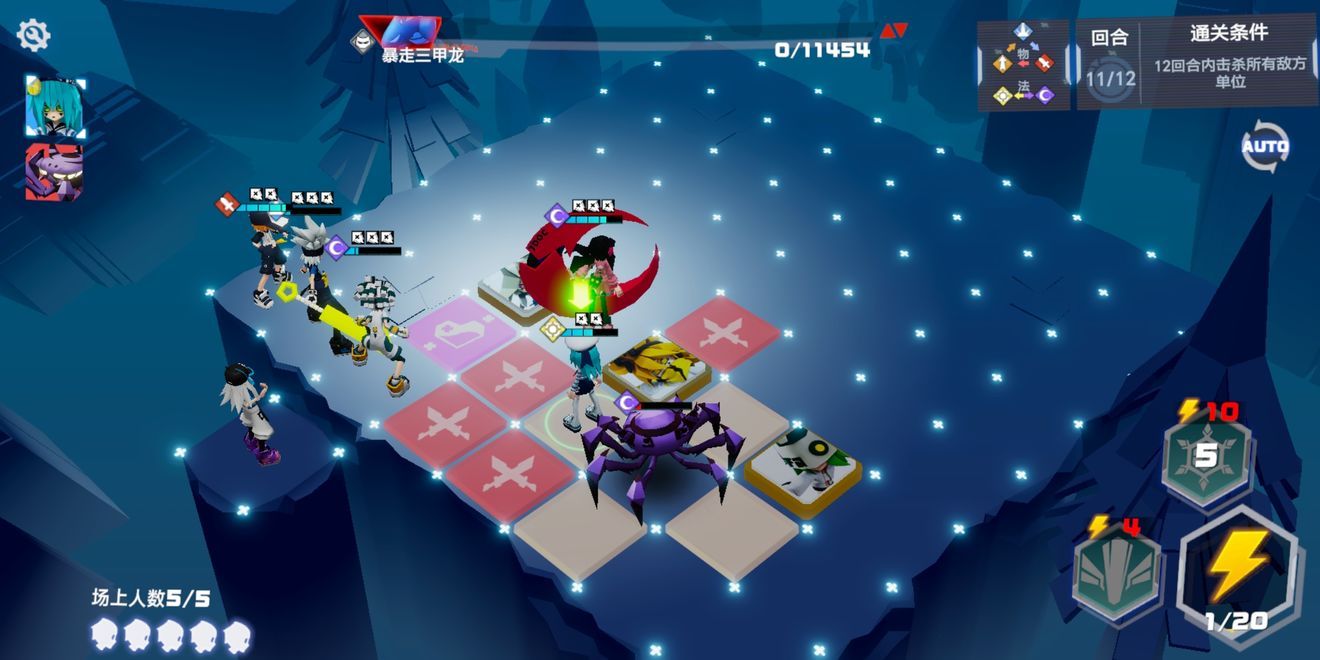1320x660 pixels.
Task: Open the element advantage chart
Action: (1023, 65)
